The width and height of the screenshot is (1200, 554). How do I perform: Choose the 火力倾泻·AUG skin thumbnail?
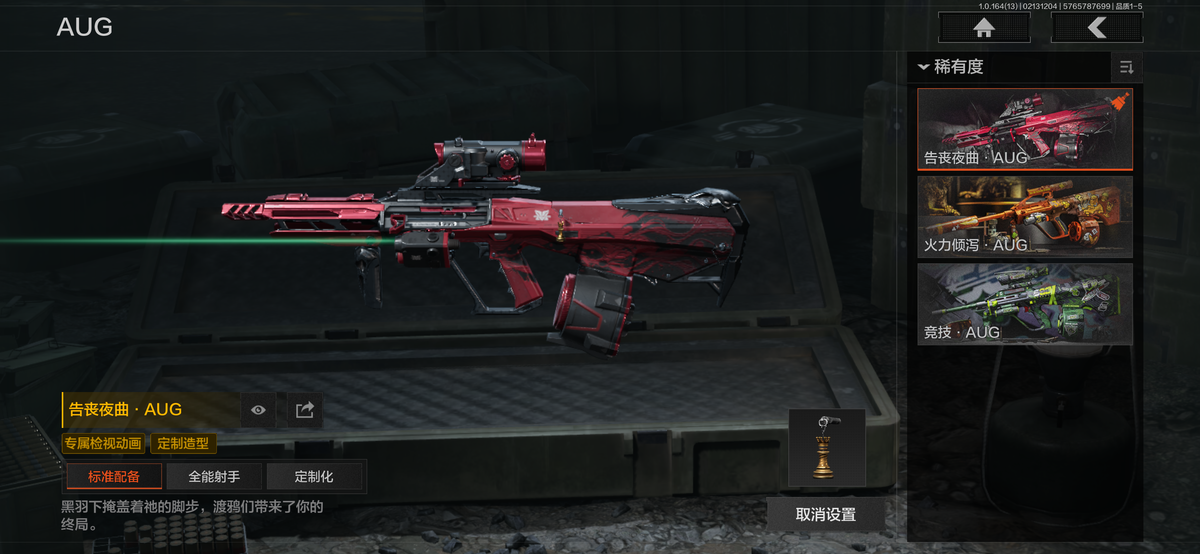(x=1025, y=216)
